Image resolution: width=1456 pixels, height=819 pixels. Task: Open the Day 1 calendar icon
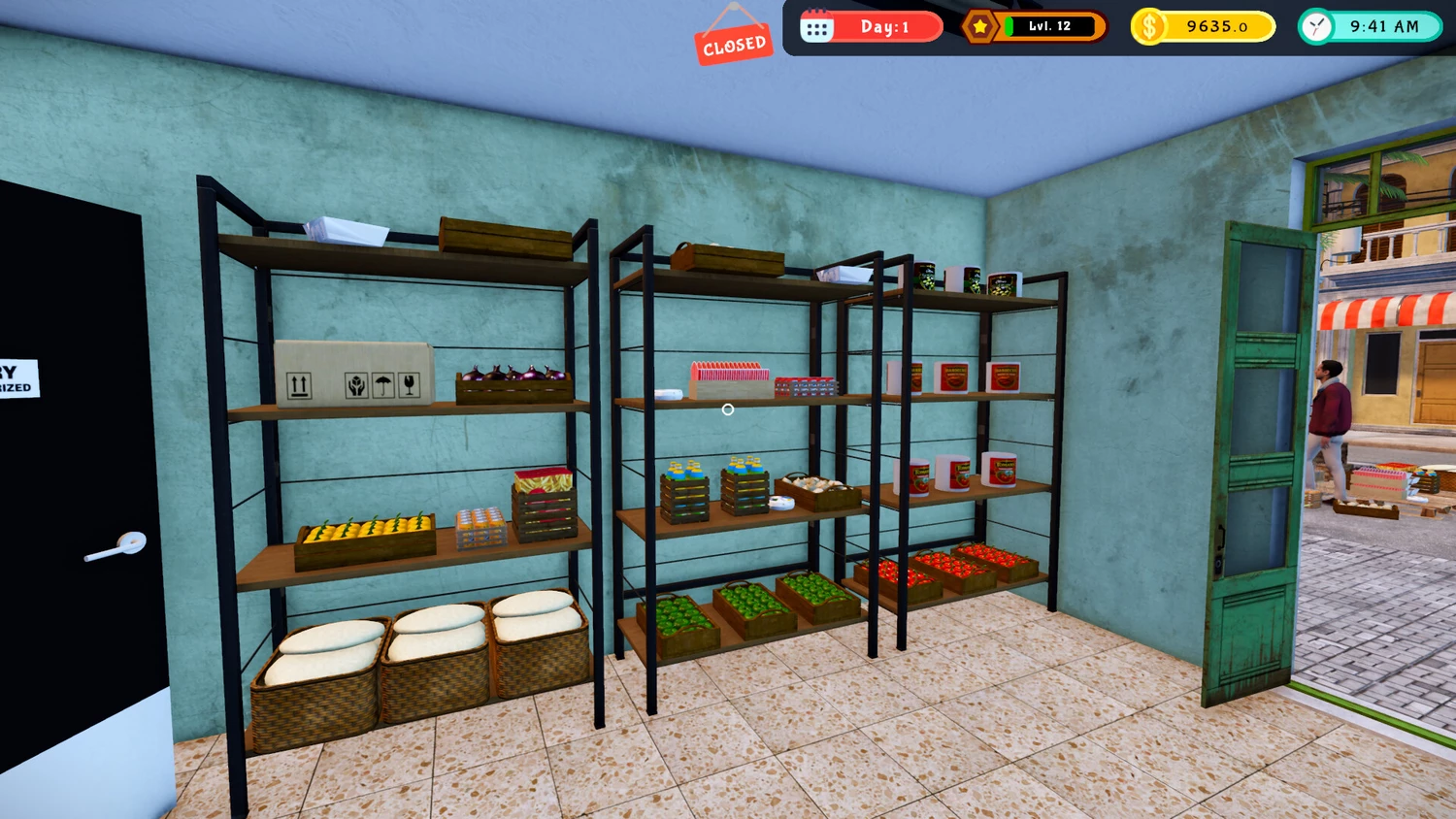[816, 27]
